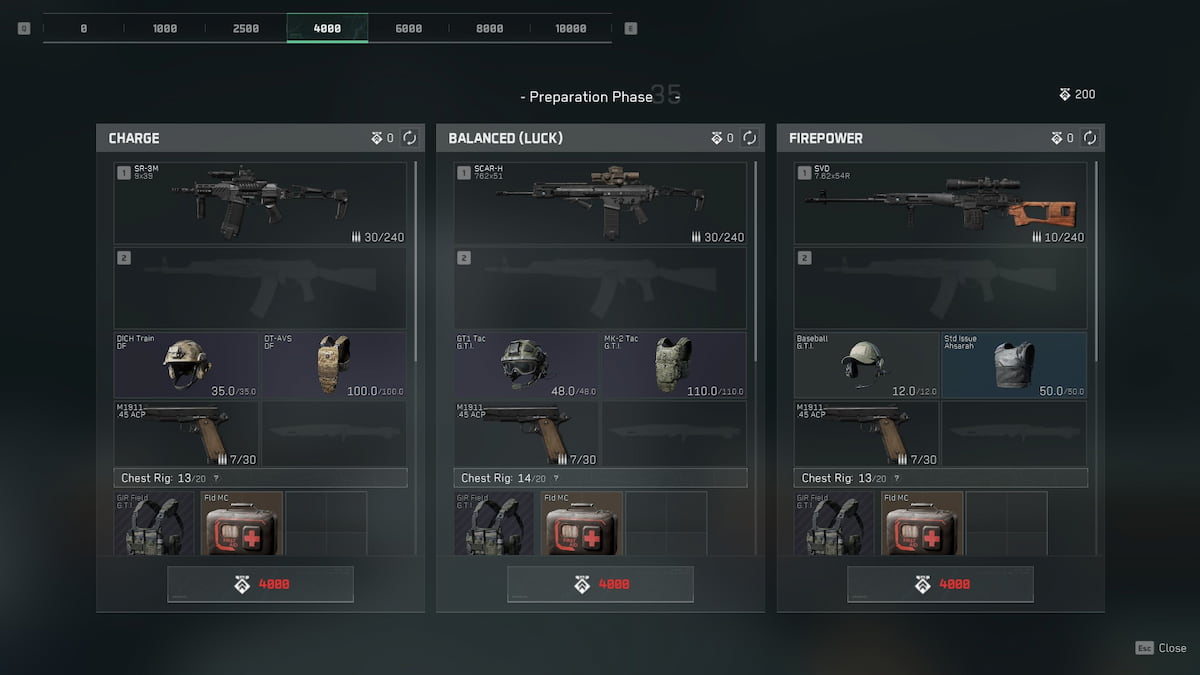Inspect the MK-2 Tac armor vest
The image size is (1200, 675).
point(674,365)
